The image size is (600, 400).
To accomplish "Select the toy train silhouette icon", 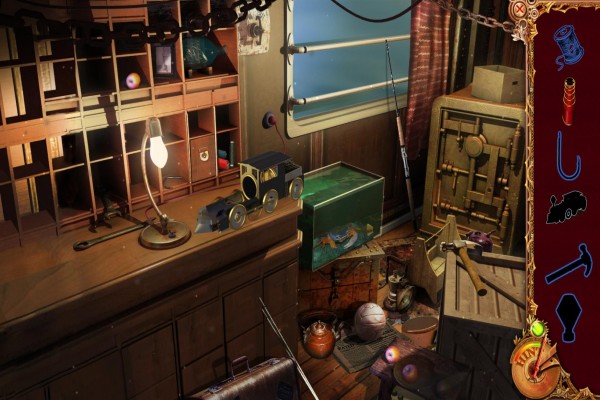I will (x=566, y=207).
